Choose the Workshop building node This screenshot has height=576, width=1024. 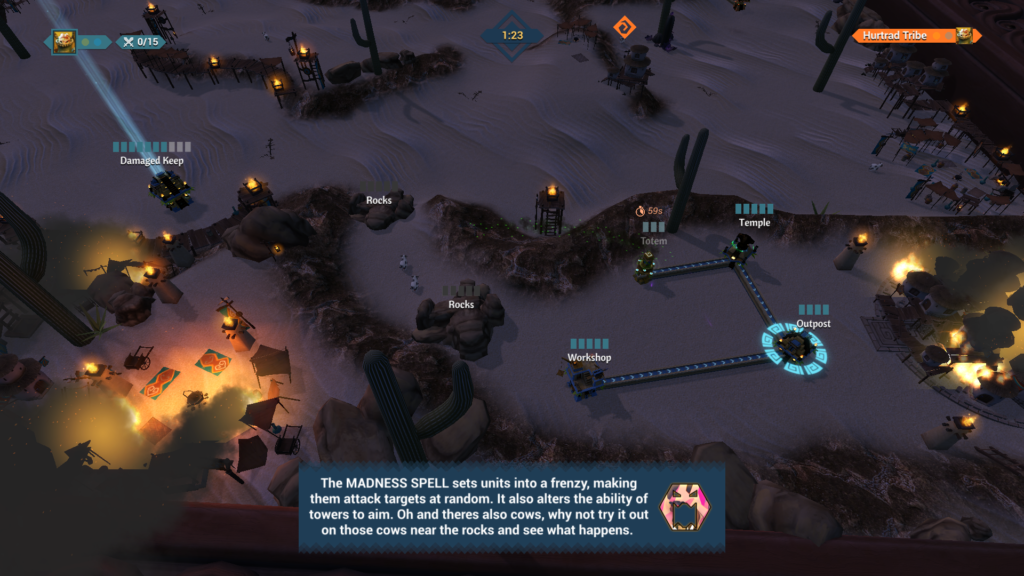584,377
